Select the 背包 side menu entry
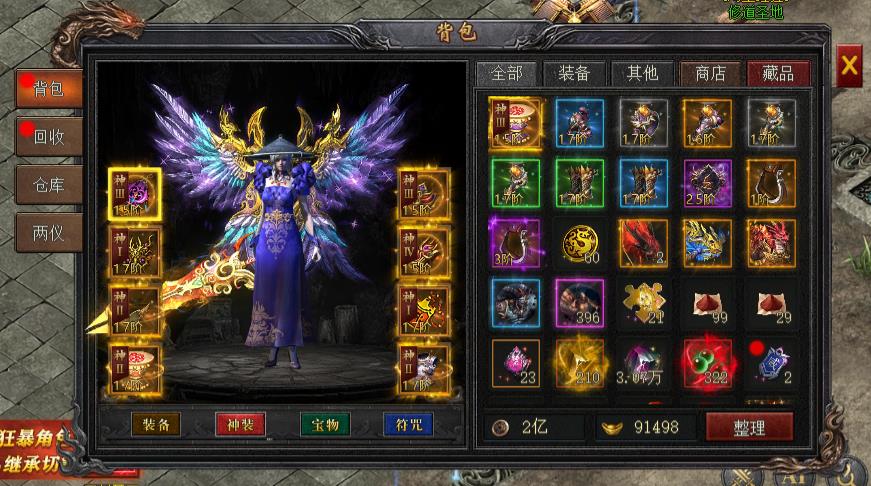This screenshot has height=486, width=871. [48, 89]
